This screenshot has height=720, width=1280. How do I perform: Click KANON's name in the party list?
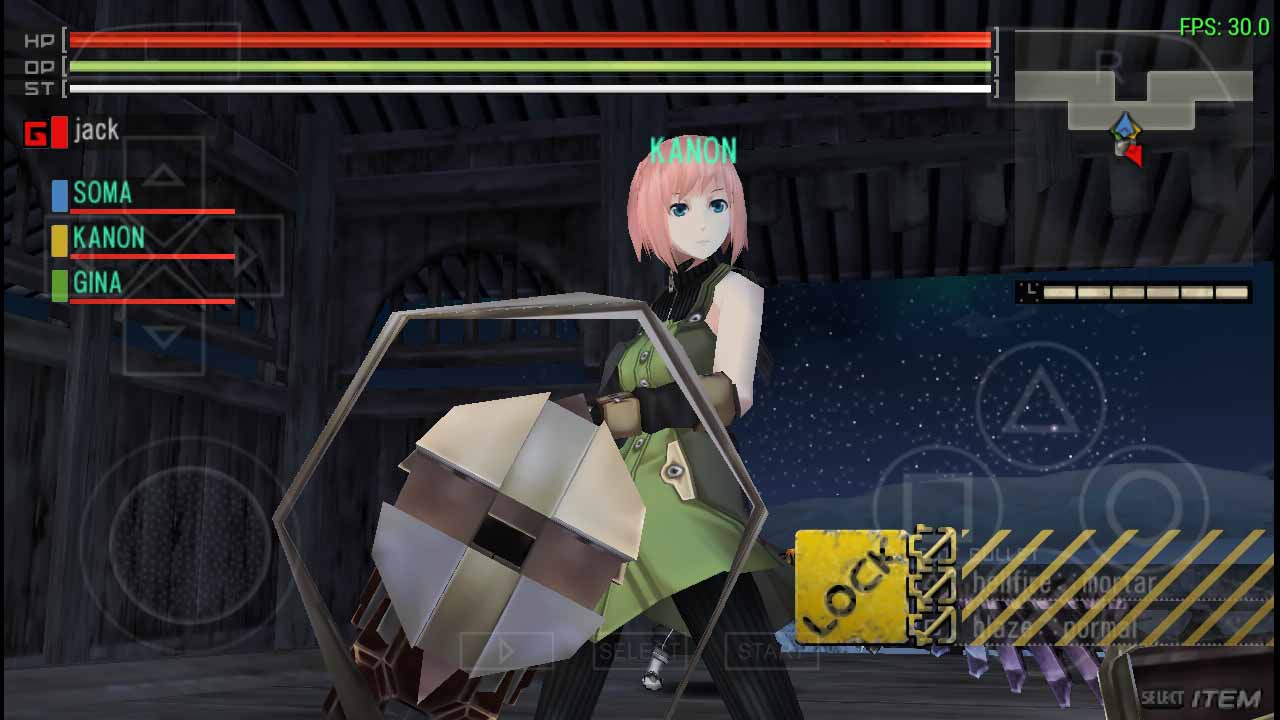pos(110,239)
